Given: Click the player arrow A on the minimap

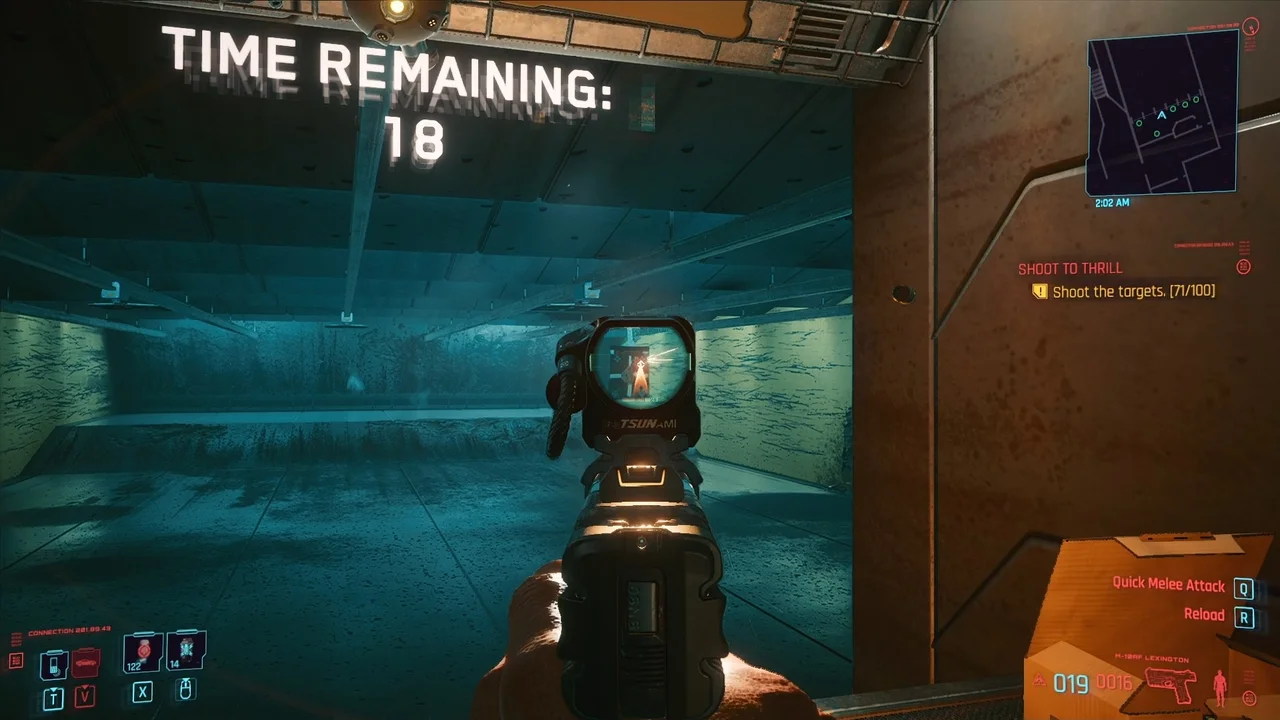Looking at the screenshot, I should (x=1160, y=113).
